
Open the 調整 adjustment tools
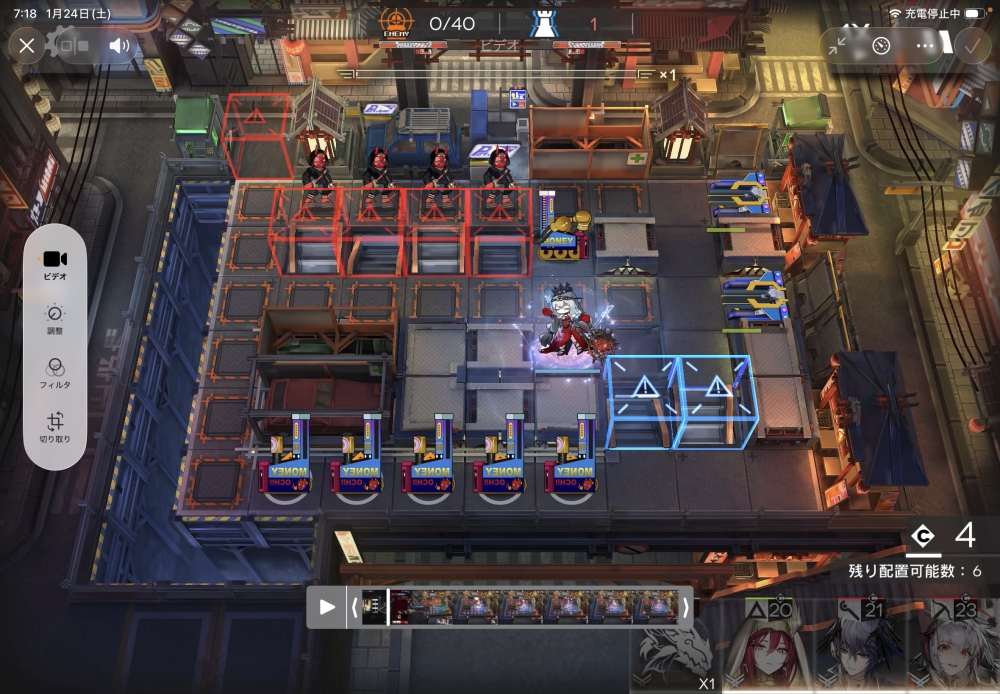click(x=55, y=318)
